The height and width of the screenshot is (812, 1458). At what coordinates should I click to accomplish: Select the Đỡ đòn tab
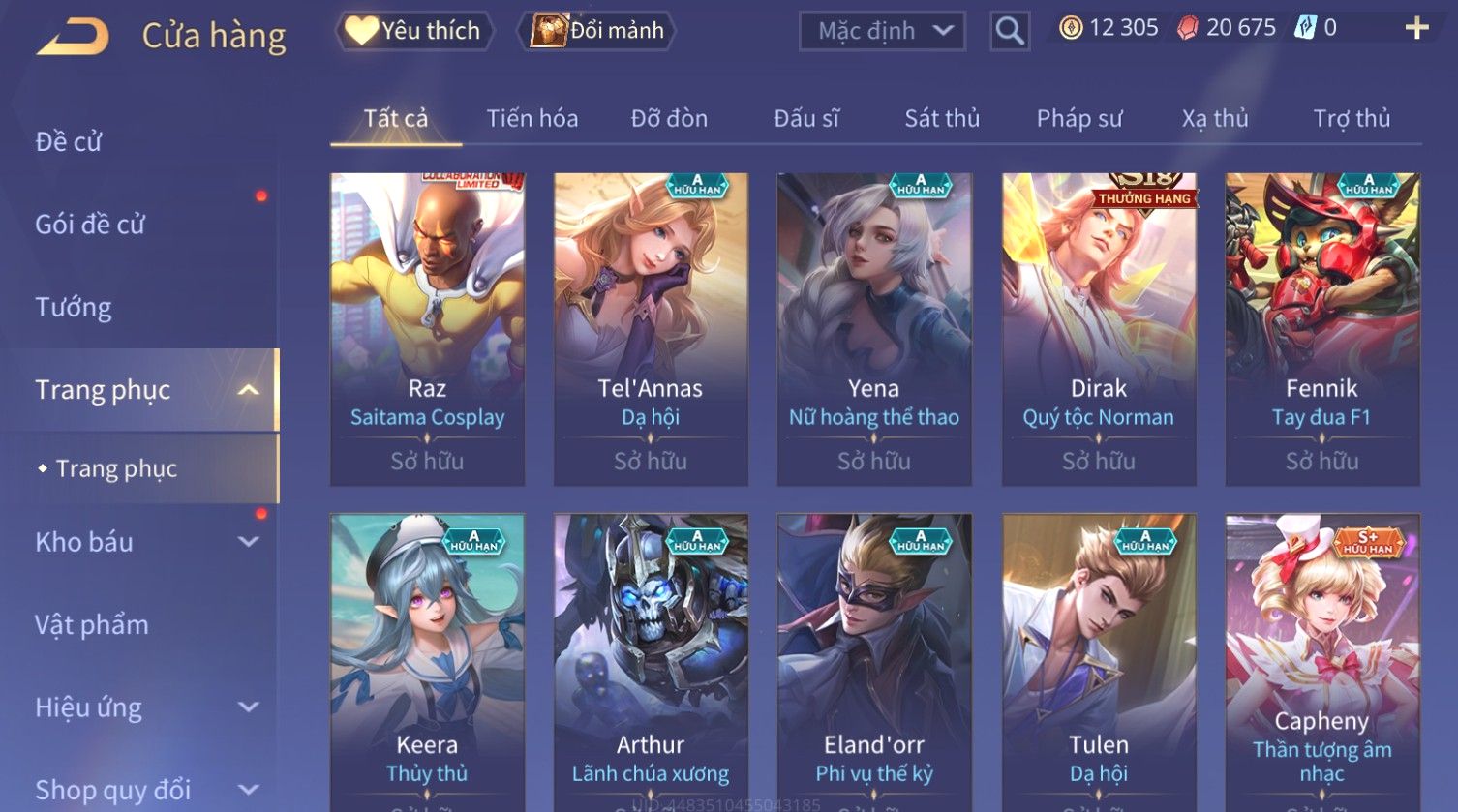point(669,119)
